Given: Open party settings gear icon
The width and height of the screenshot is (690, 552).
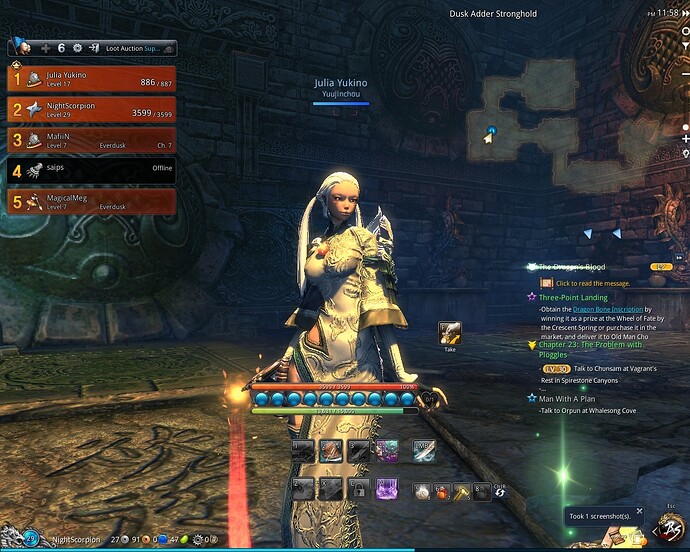Looking at the screenshot, I should pos(76,47).
